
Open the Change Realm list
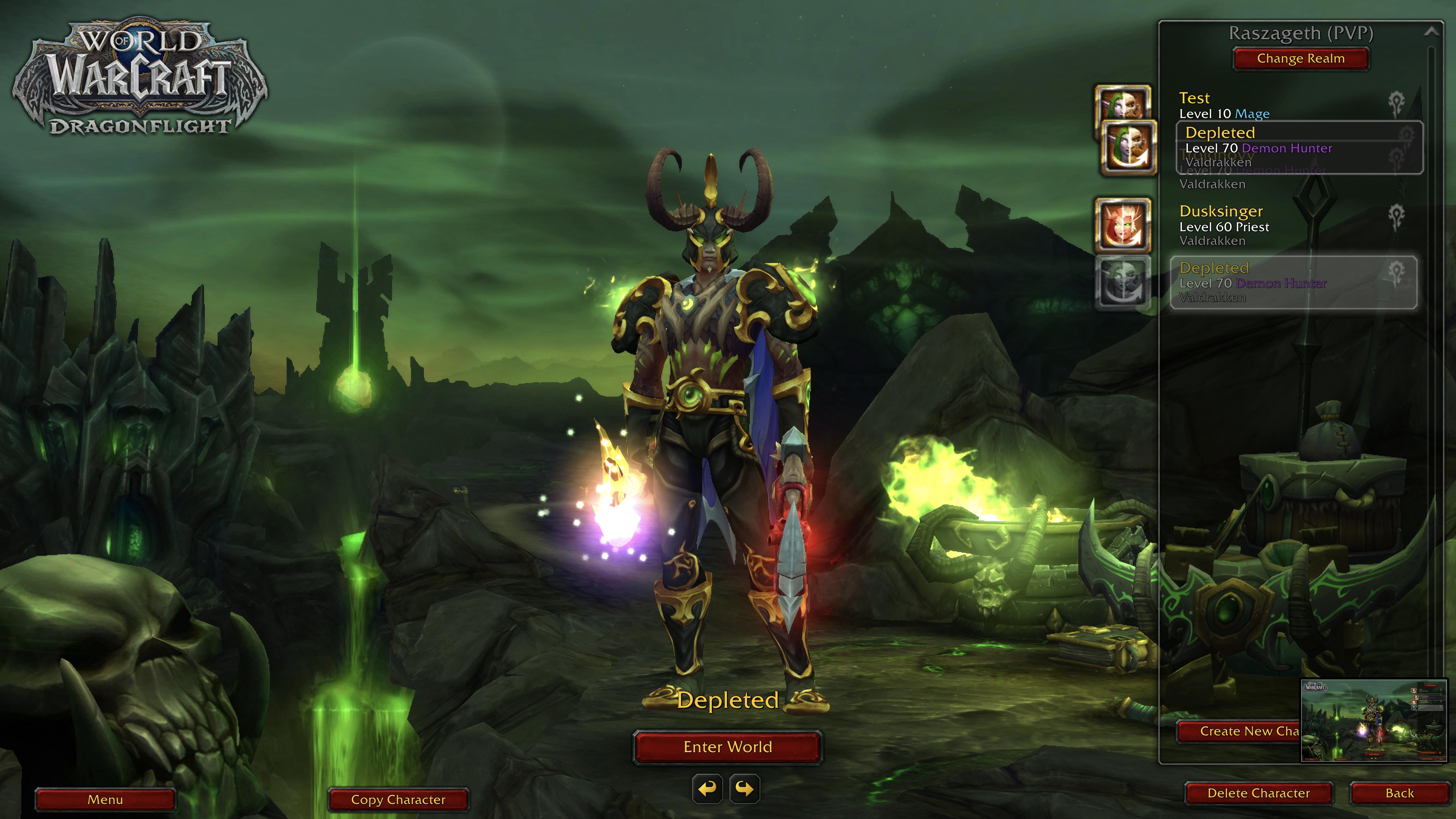[1300, 59]
